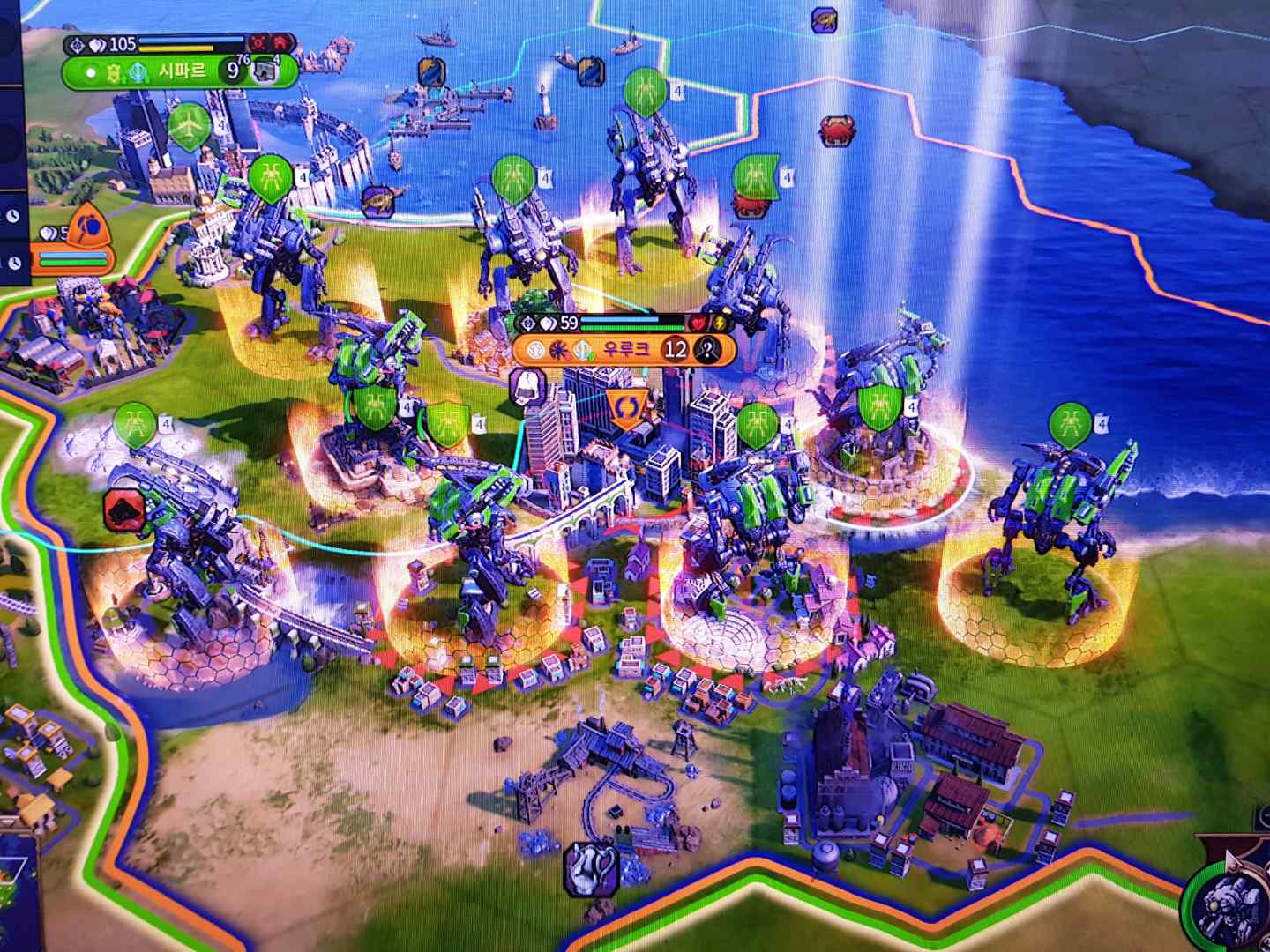Open 시파르's current production icon
The image size is (1270, 952).
(265, 72)
